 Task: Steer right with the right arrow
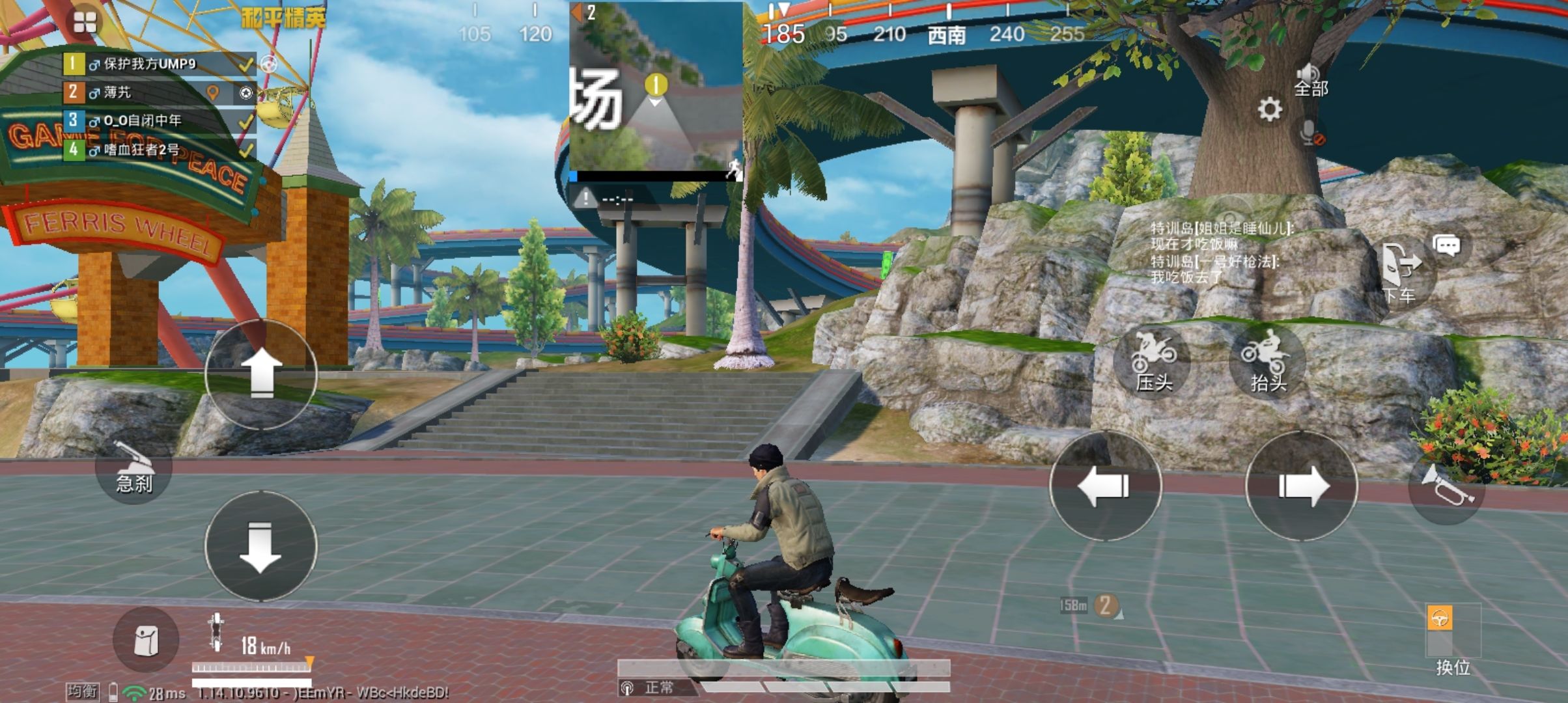[1301, 486]
